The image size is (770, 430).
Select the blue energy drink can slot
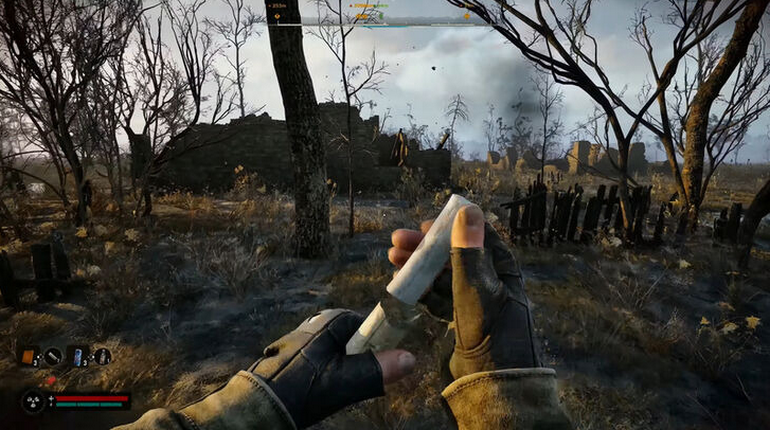click(78, 356)
